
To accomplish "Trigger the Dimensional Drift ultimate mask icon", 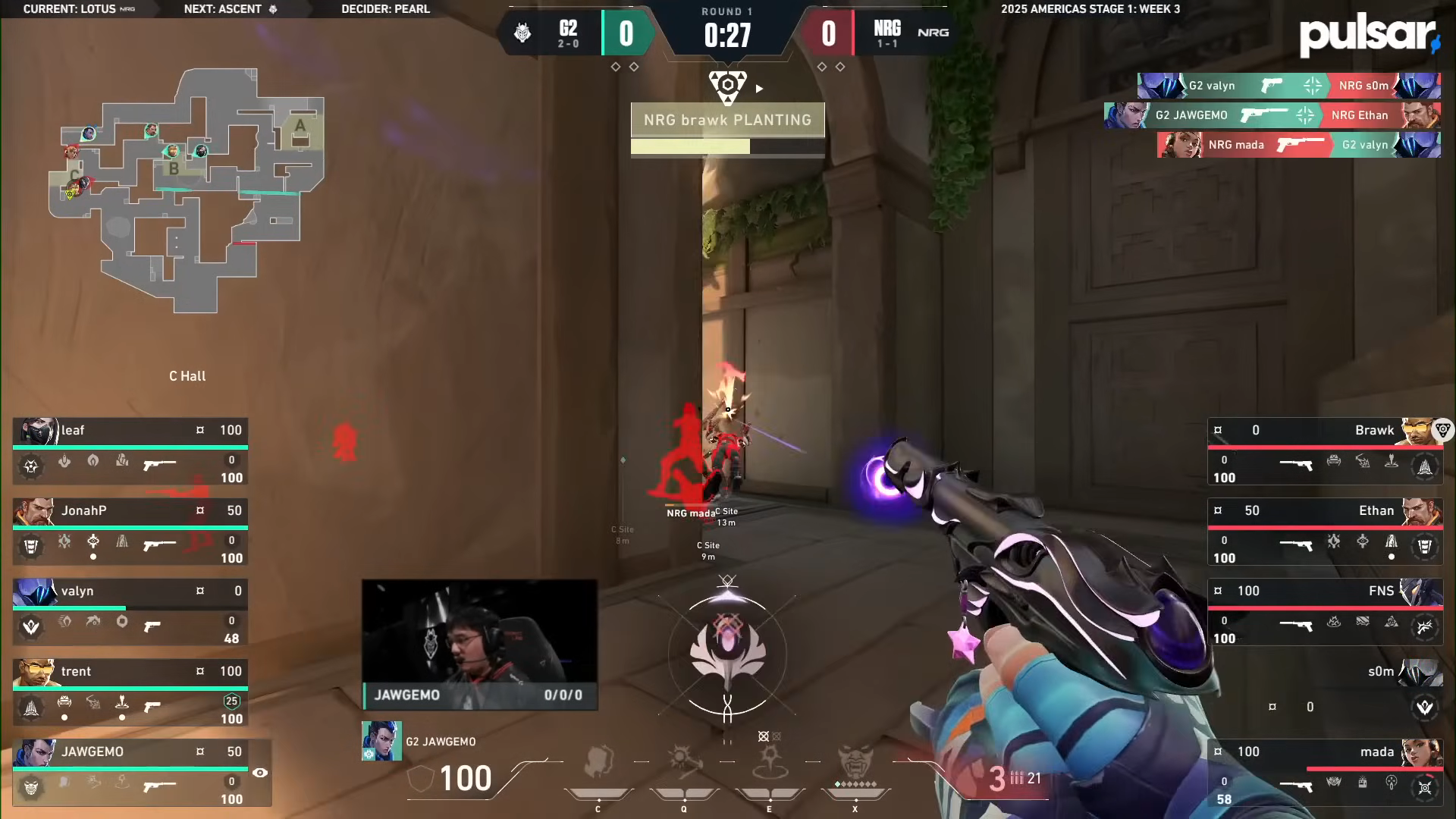I will tap(855, 761).
